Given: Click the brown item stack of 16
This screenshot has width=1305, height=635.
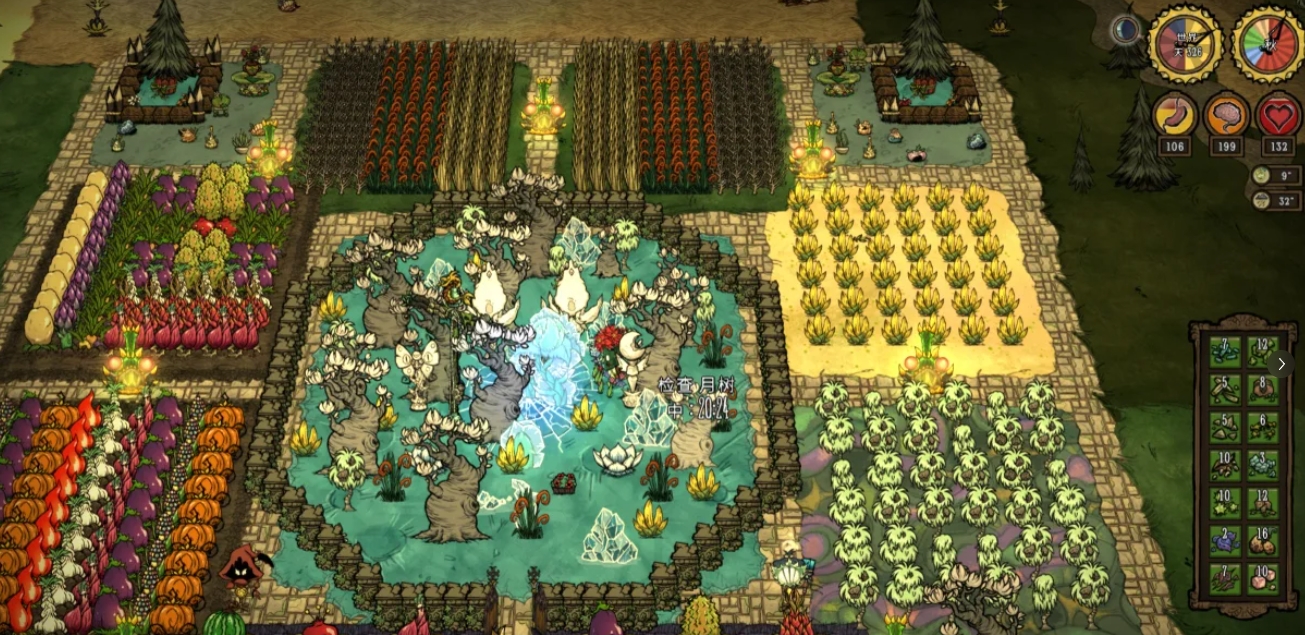Looking at the screenshot, I should (1262, 541).
